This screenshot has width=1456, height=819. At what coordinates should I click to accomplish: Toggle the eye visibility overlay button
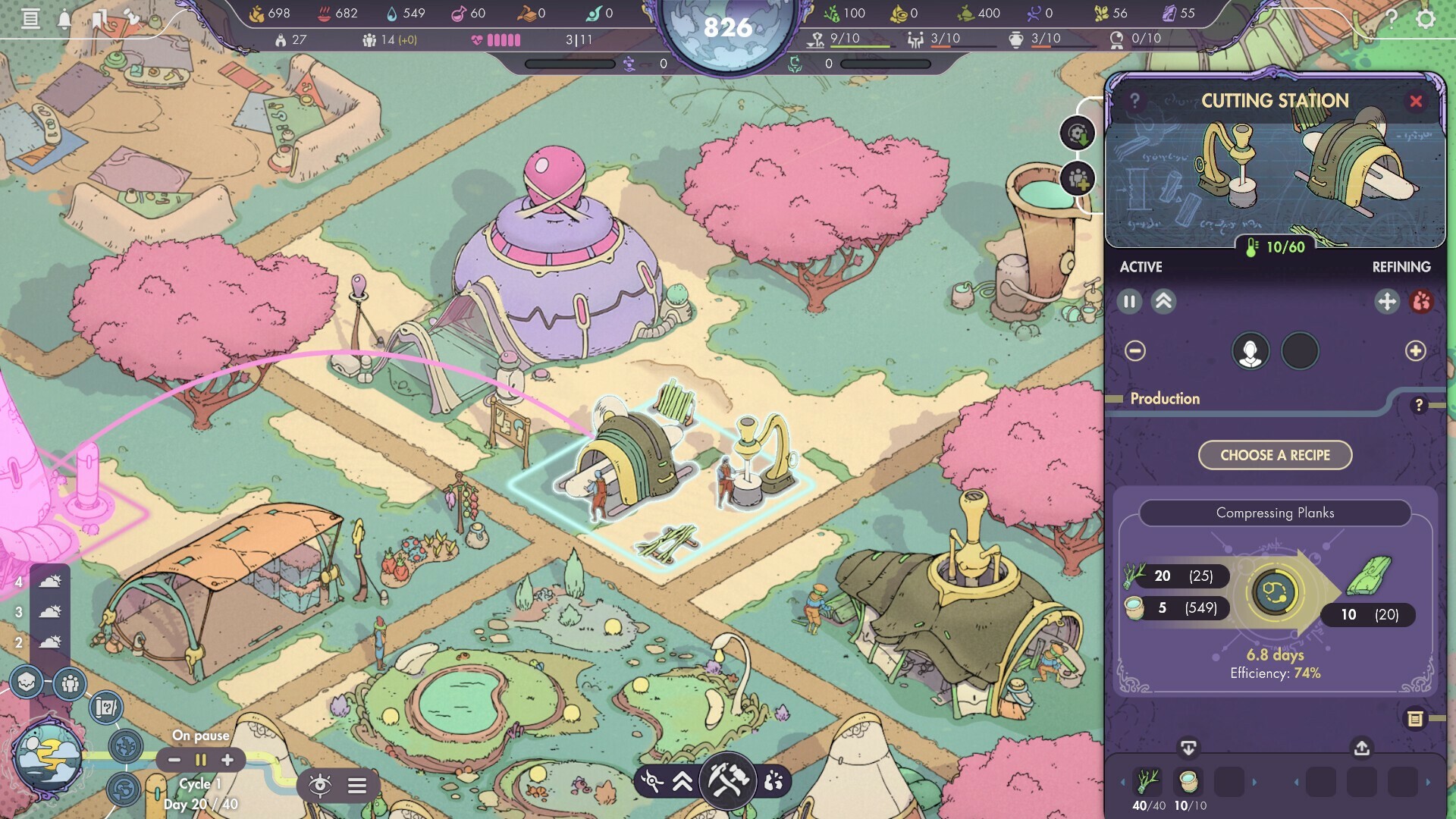click(x=320, y=786)
